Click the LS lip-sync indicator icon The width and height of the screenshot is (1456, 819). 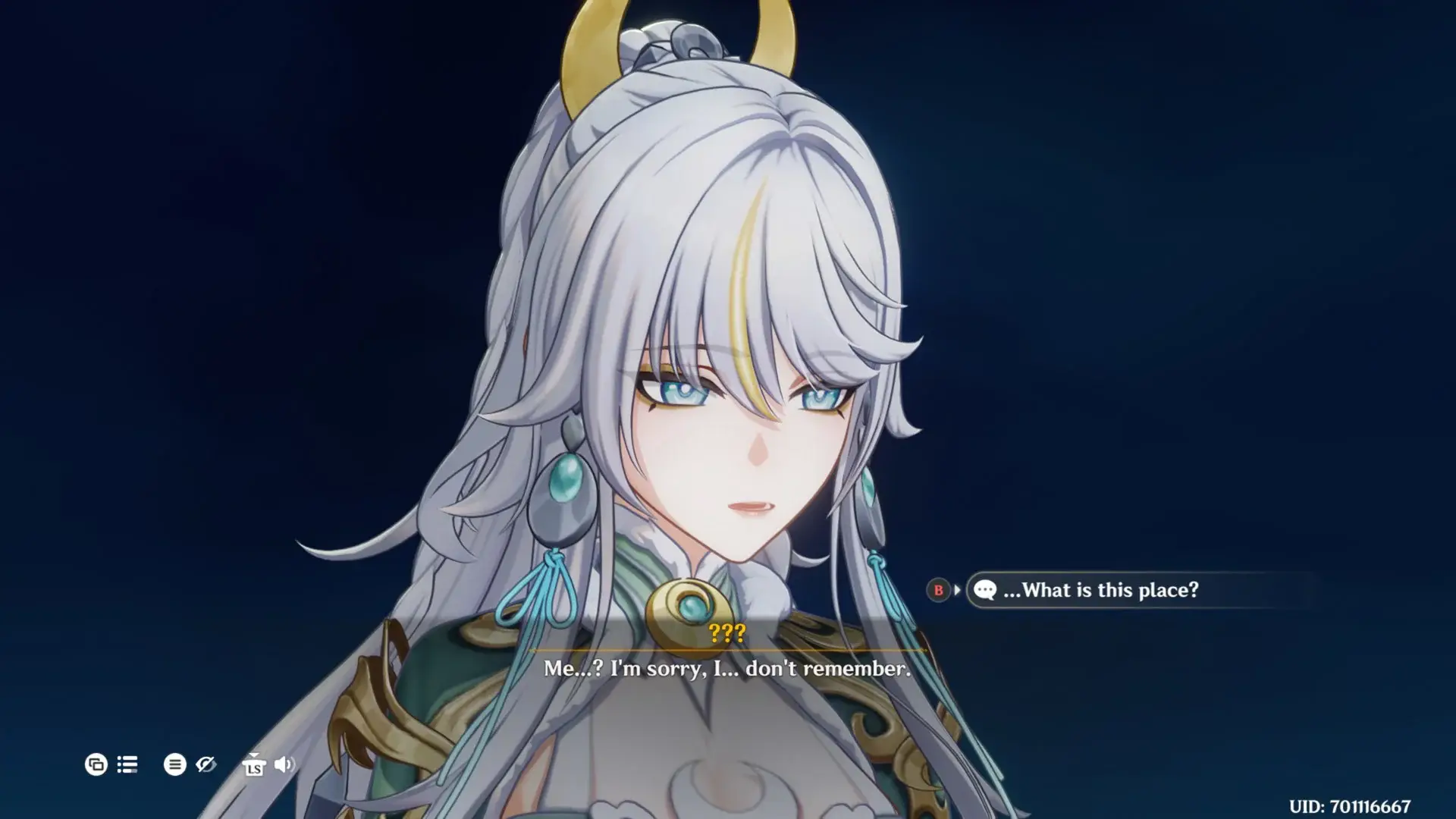coord(254,769)
